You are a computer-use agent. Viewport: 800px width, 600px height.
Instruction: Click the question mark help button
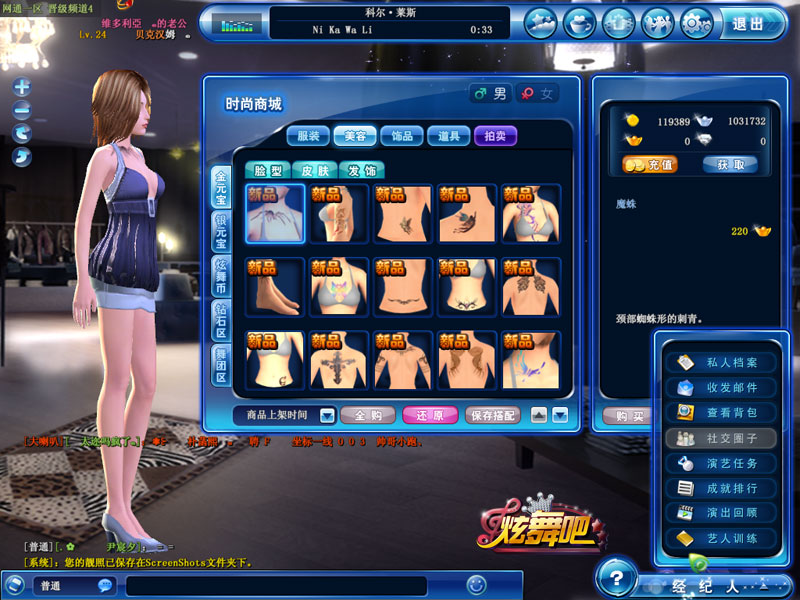618,580
